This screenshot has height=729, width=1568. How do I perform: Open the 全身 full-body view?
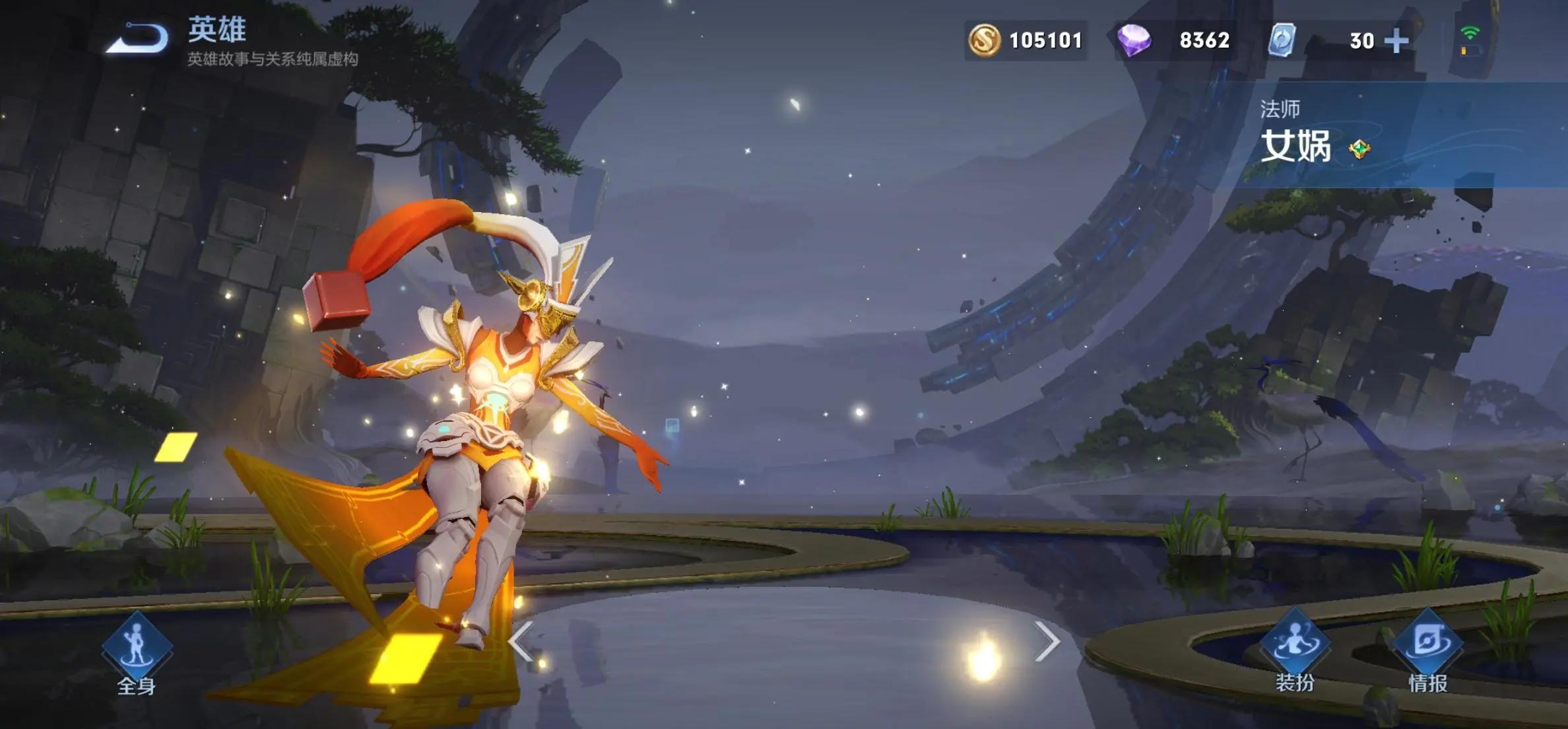click(x=137, y=651)
